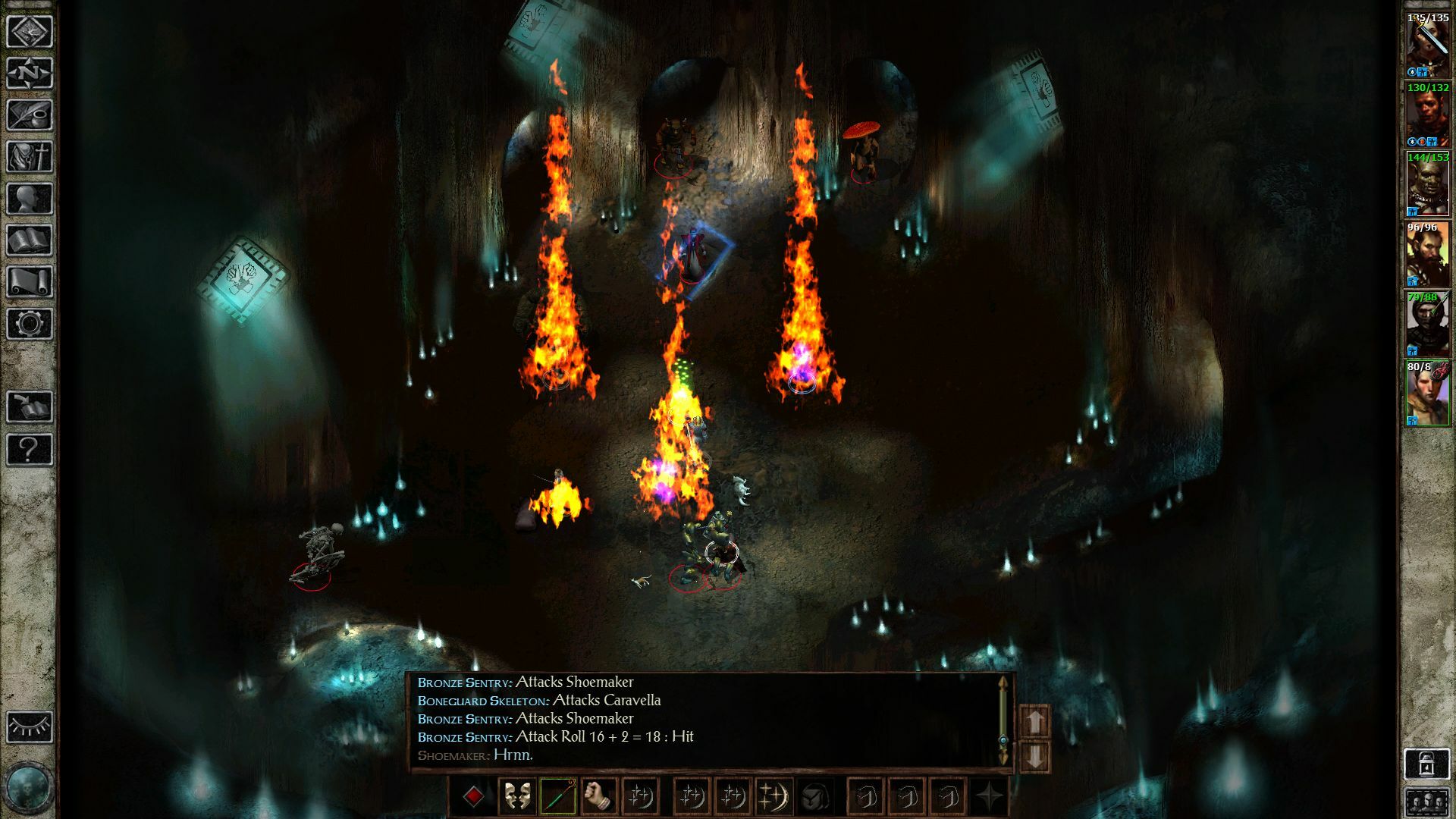
Task: Open help with the question mark button
Action: click(30, 449)
